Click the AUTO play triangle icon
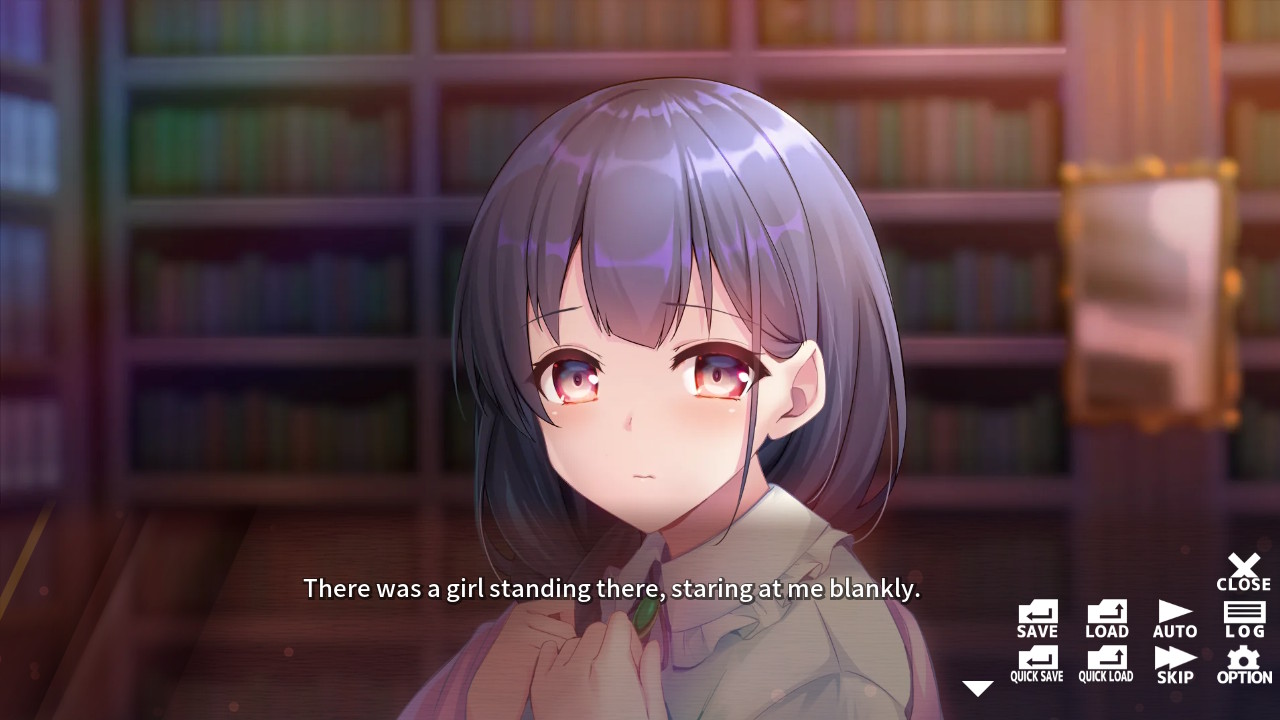Screen dimensions: 1280x720 click(x=1175, y=614)
